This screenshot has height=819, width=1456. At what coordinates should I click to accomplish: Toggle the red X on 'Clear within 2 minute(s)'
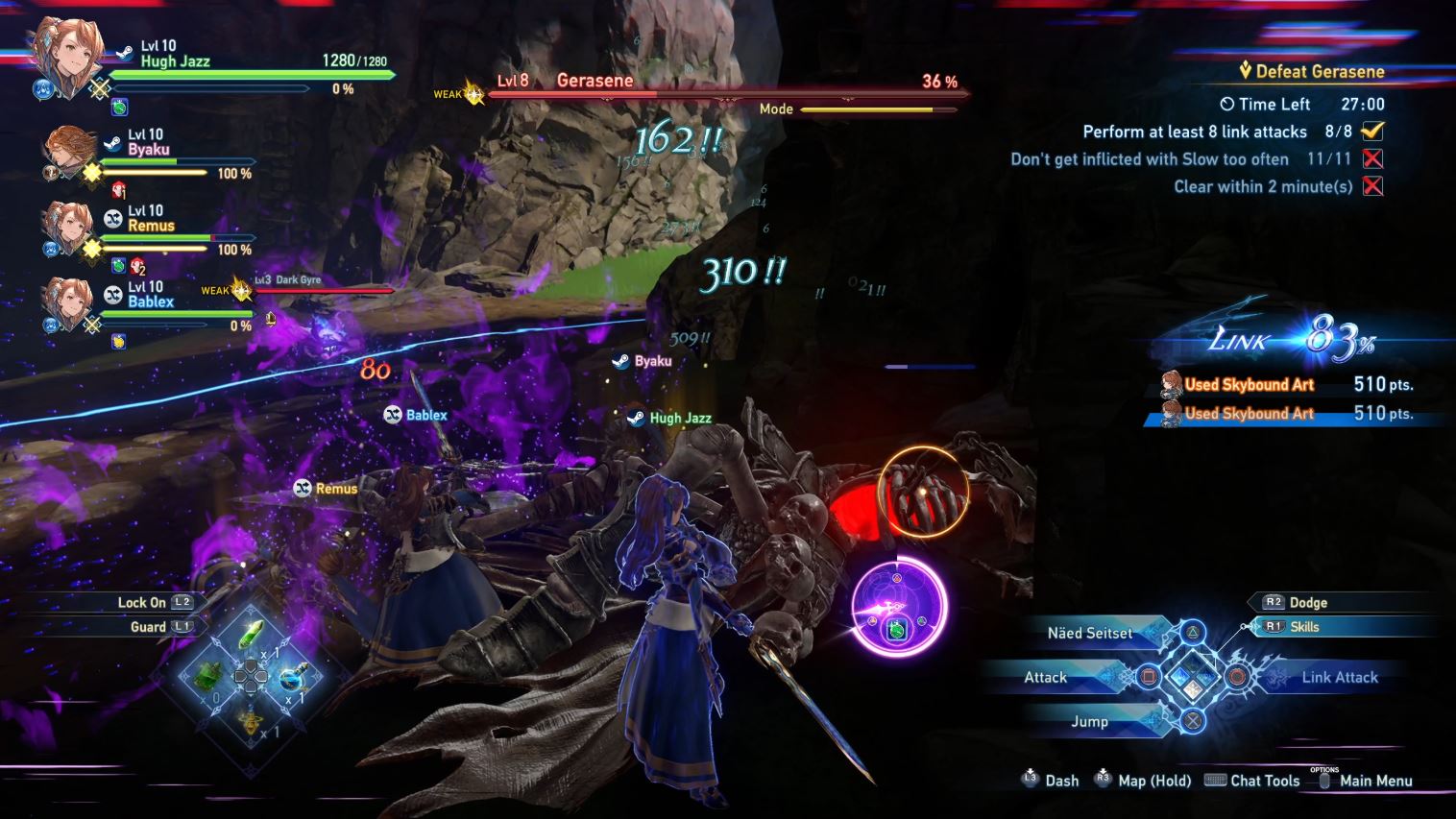click(1373, 186)
